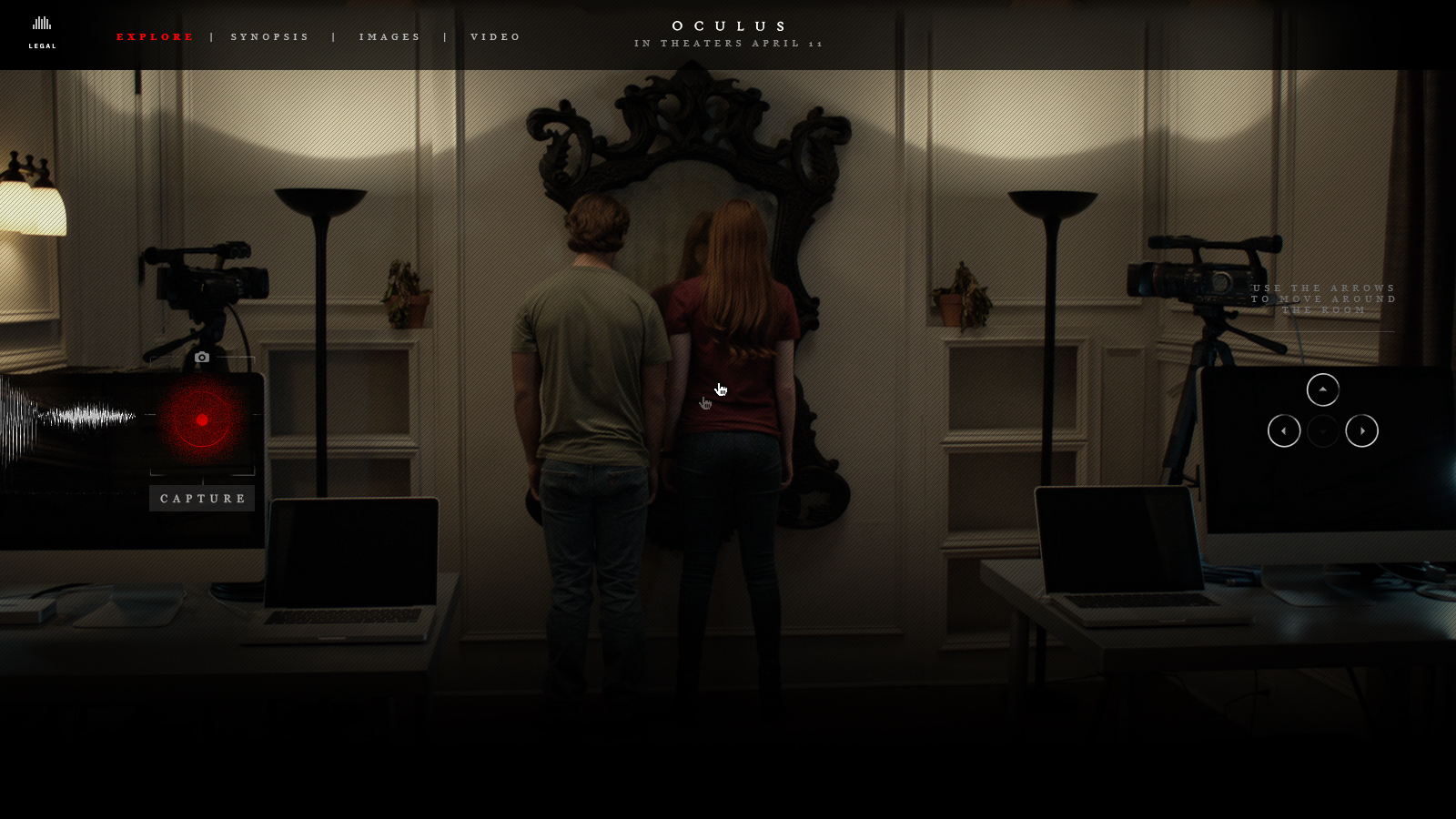Open the Explore section

point(155,37)
